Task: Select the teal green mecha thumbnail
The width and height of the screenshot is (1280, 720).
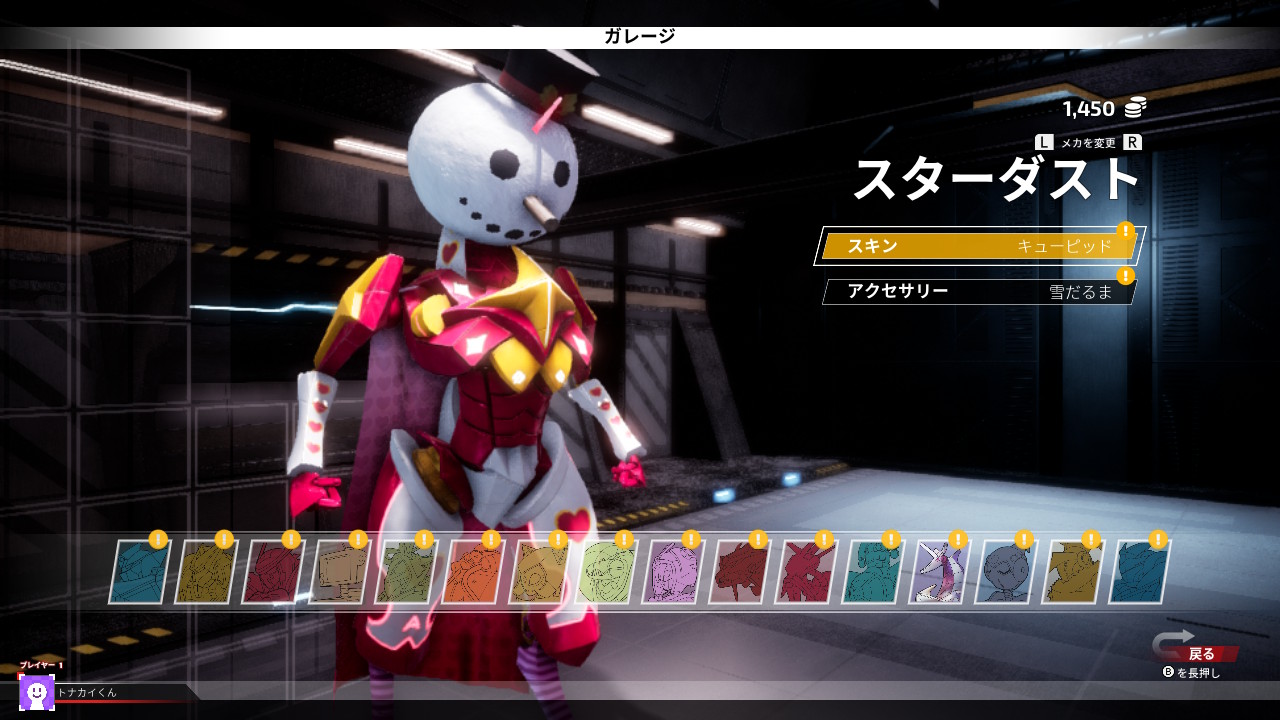Action: [872, 573]
